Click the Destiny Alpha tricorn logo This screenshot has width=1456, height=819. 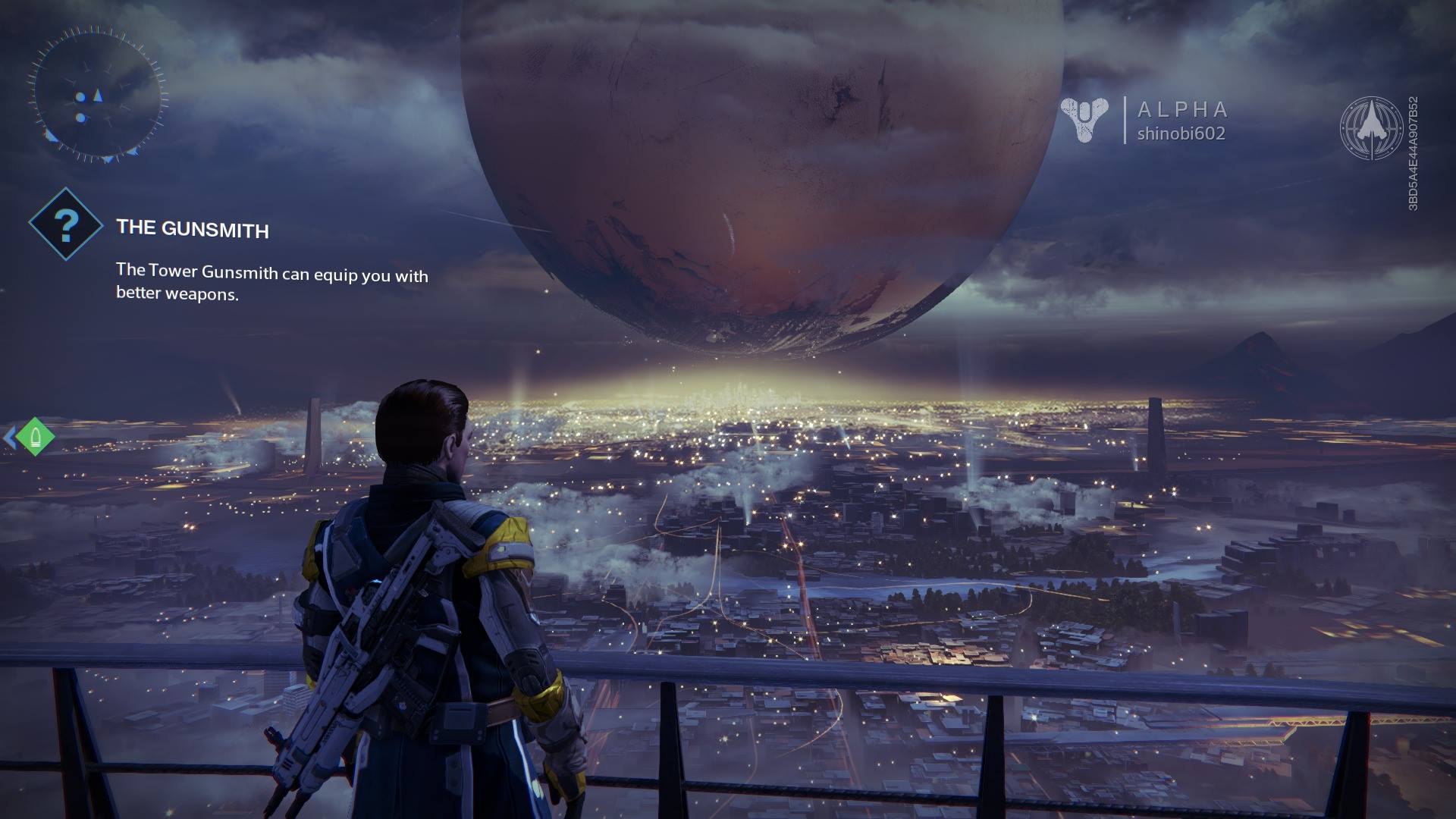(1084, 120)
